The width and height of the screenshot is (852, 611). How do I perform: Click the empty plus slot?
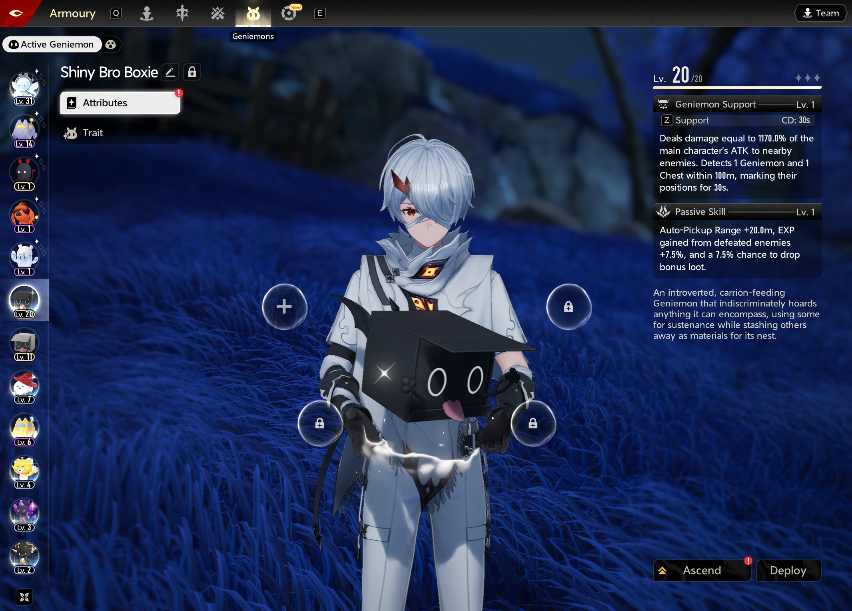click(284, 306)
